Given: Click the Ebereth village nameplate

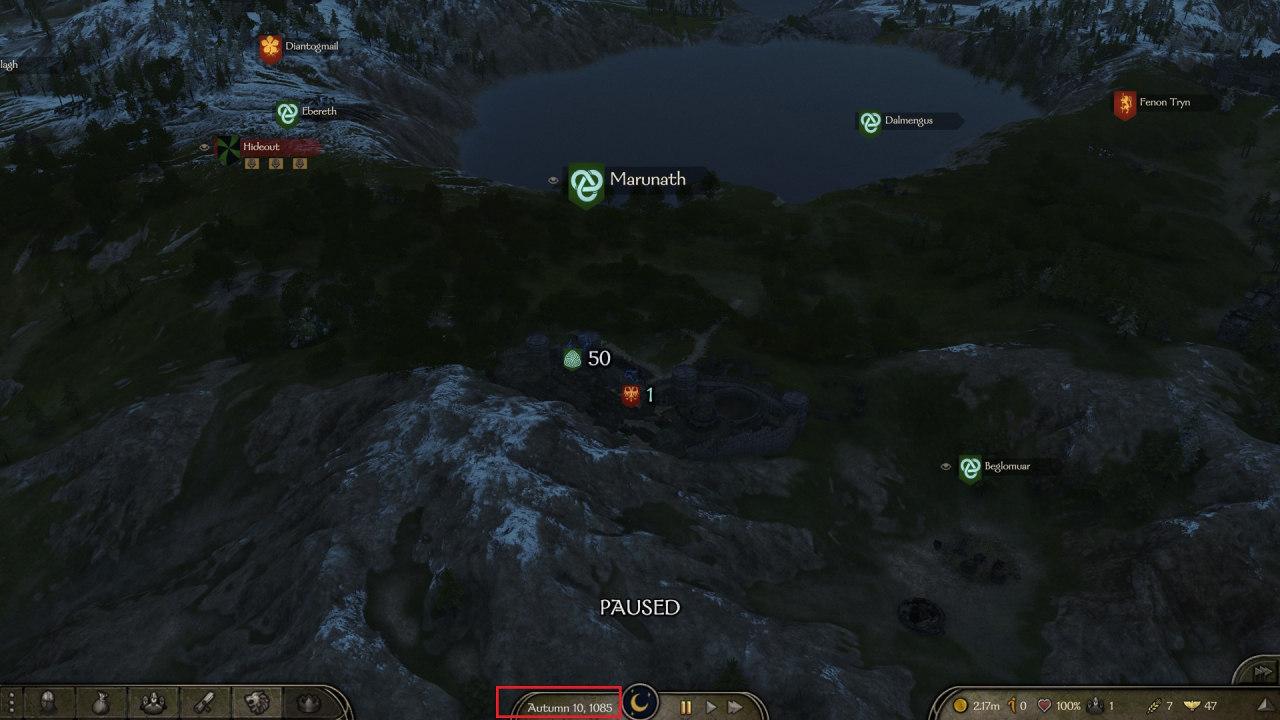Looking at the screenshot, I should coord(317,112).
